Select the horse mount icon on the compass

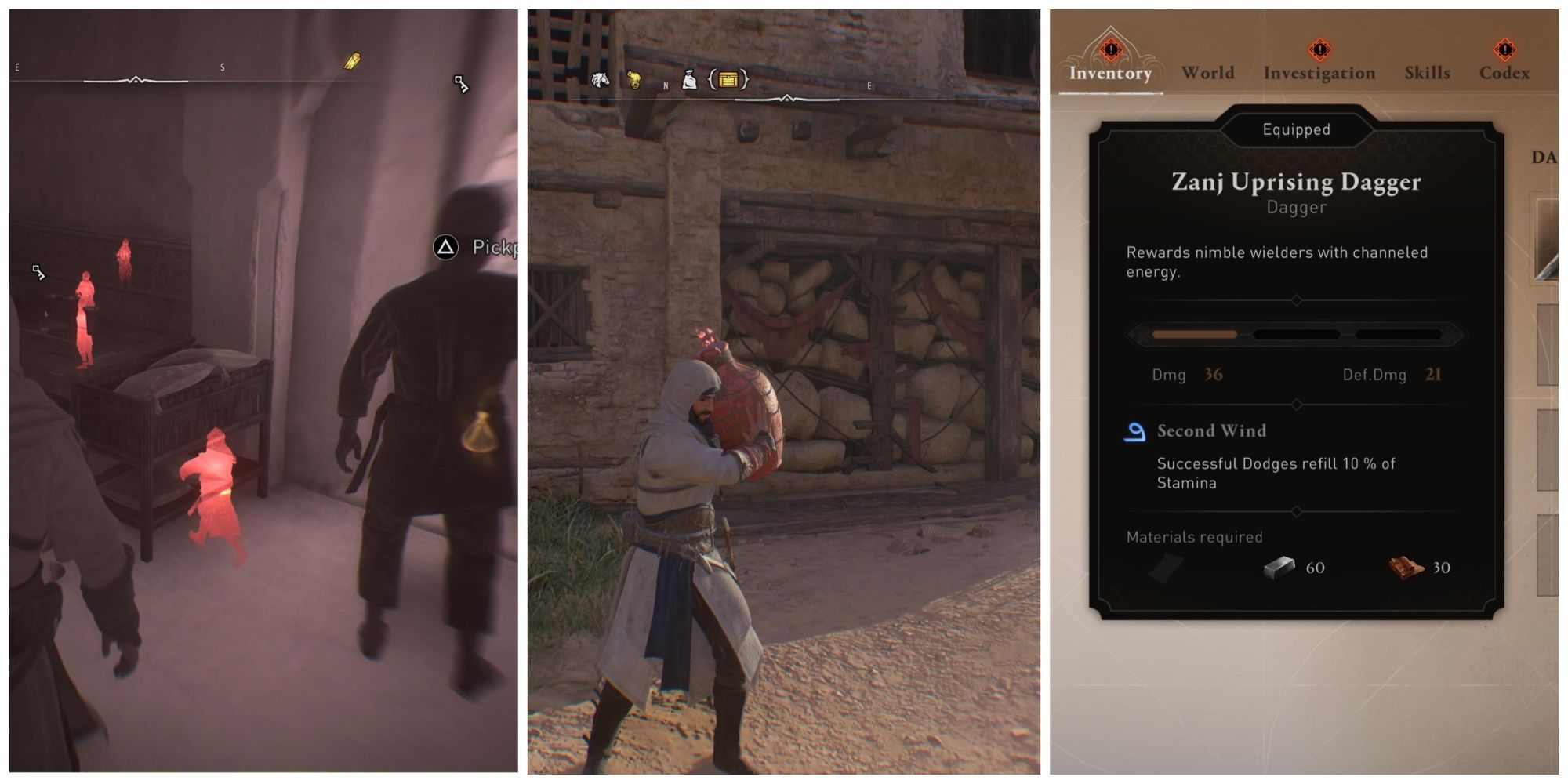point(601,80)
